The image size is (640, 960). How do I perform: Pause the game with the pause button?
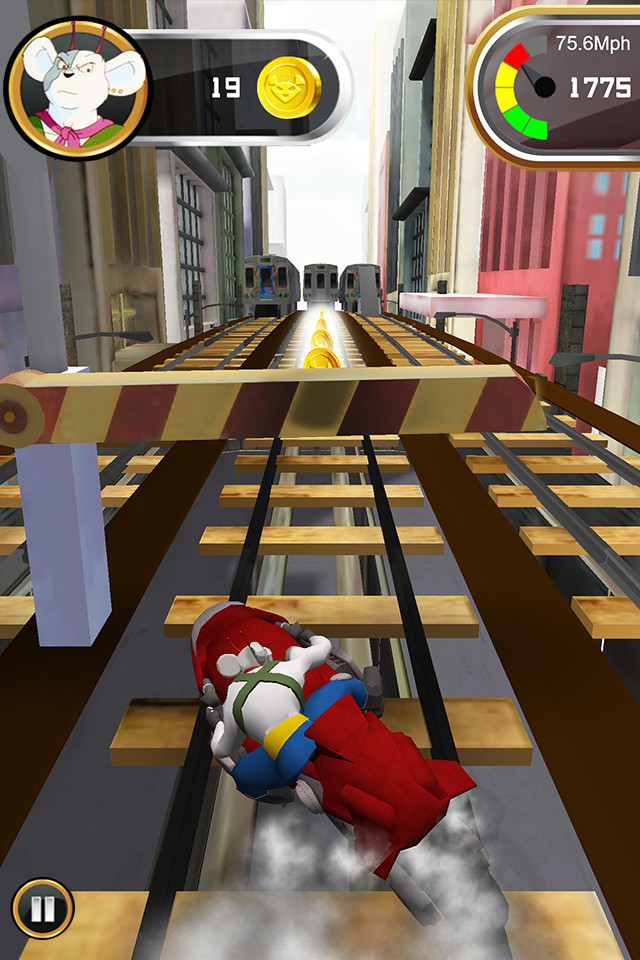click(42, 909)
